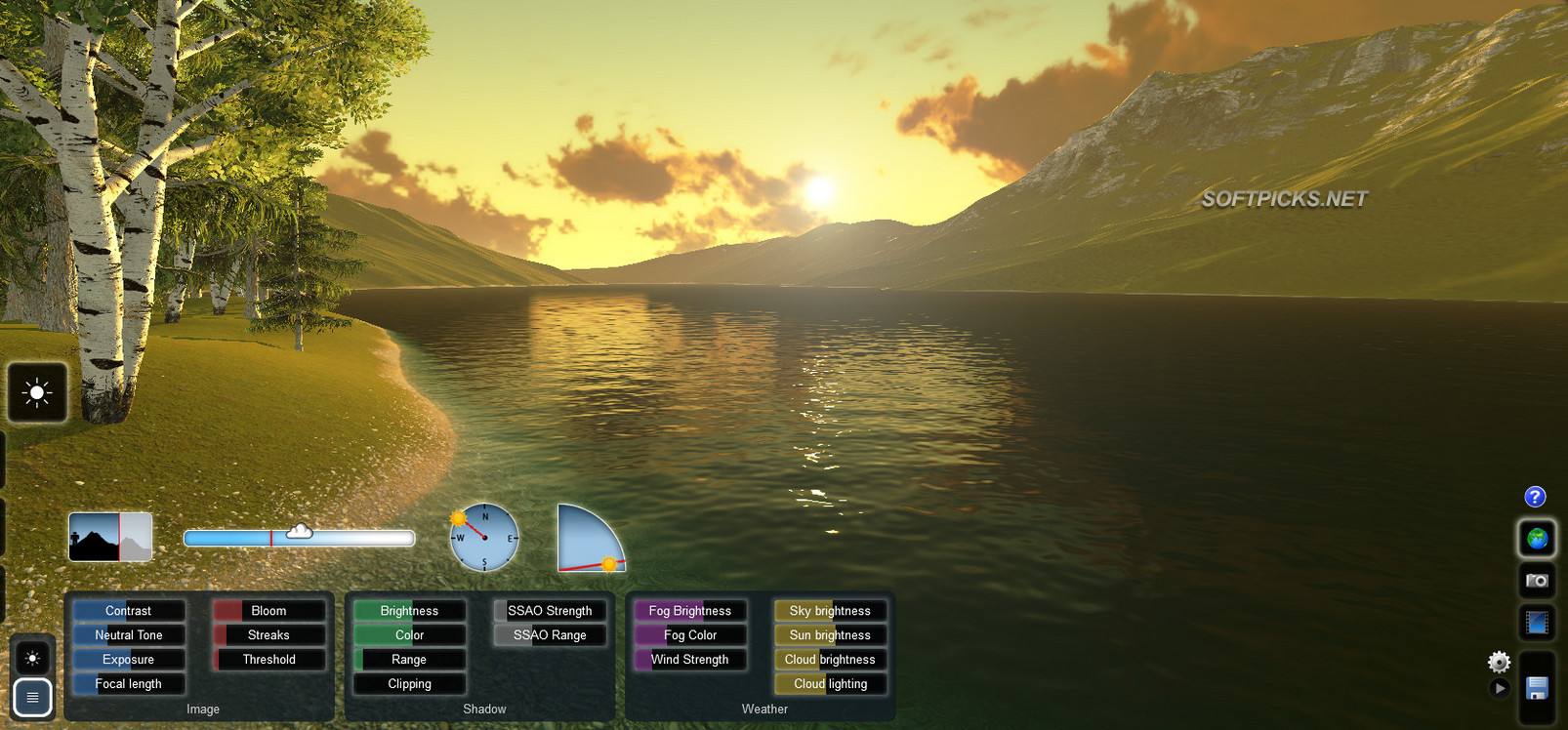This screenshot has height=730, width=1568.
Task: Click the sun weather icon at top left
Action: tap(37, 392)
